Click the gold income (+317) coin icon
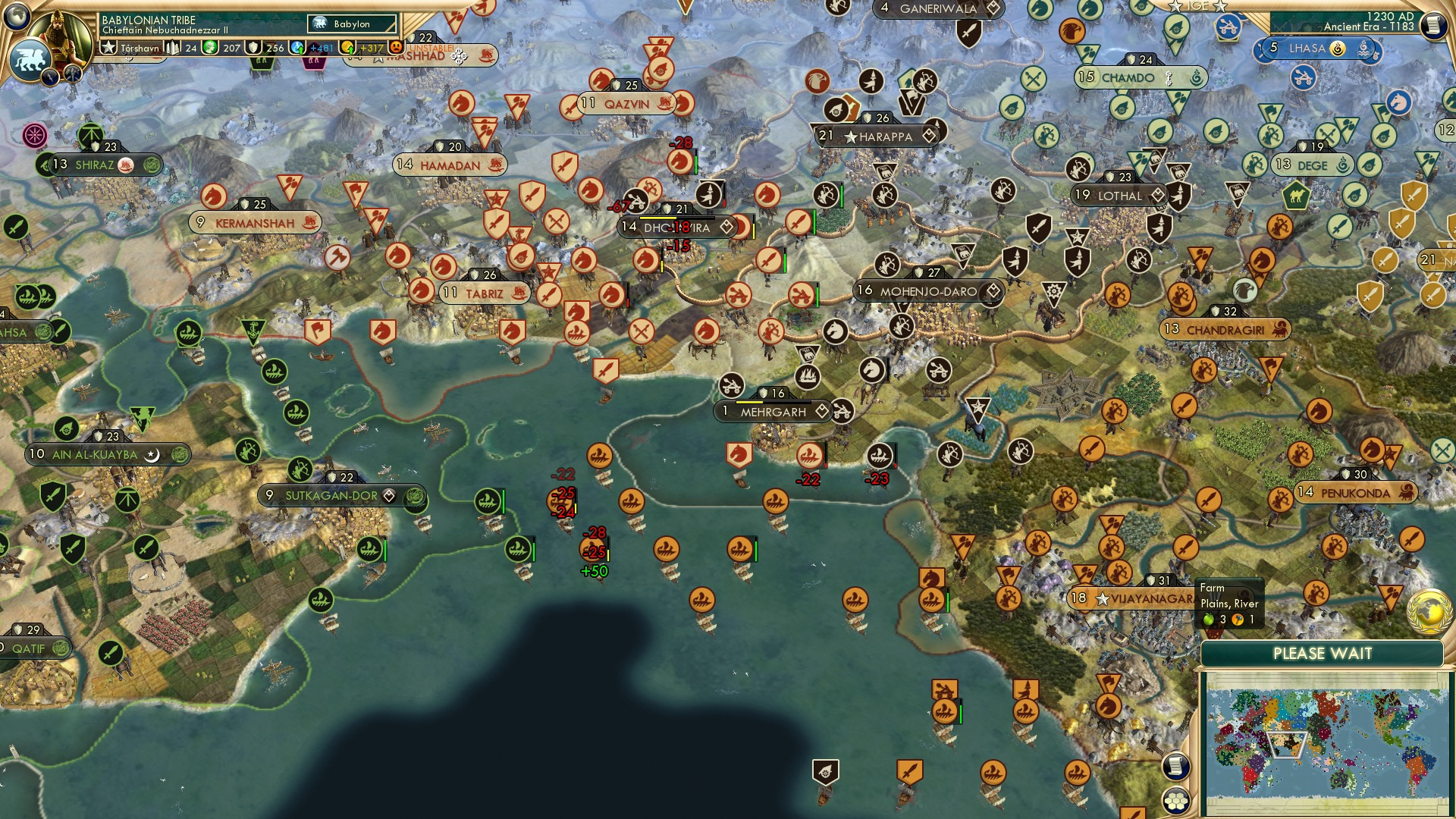 (x=347, y=48)
